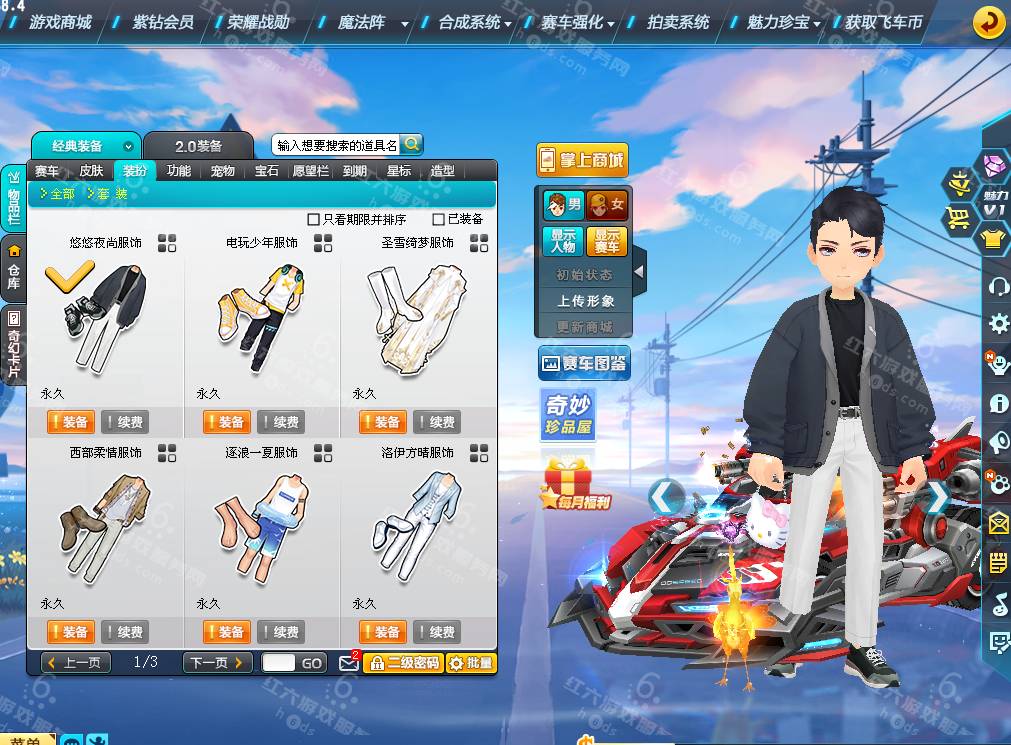Click the item search input field

[337, 145]
